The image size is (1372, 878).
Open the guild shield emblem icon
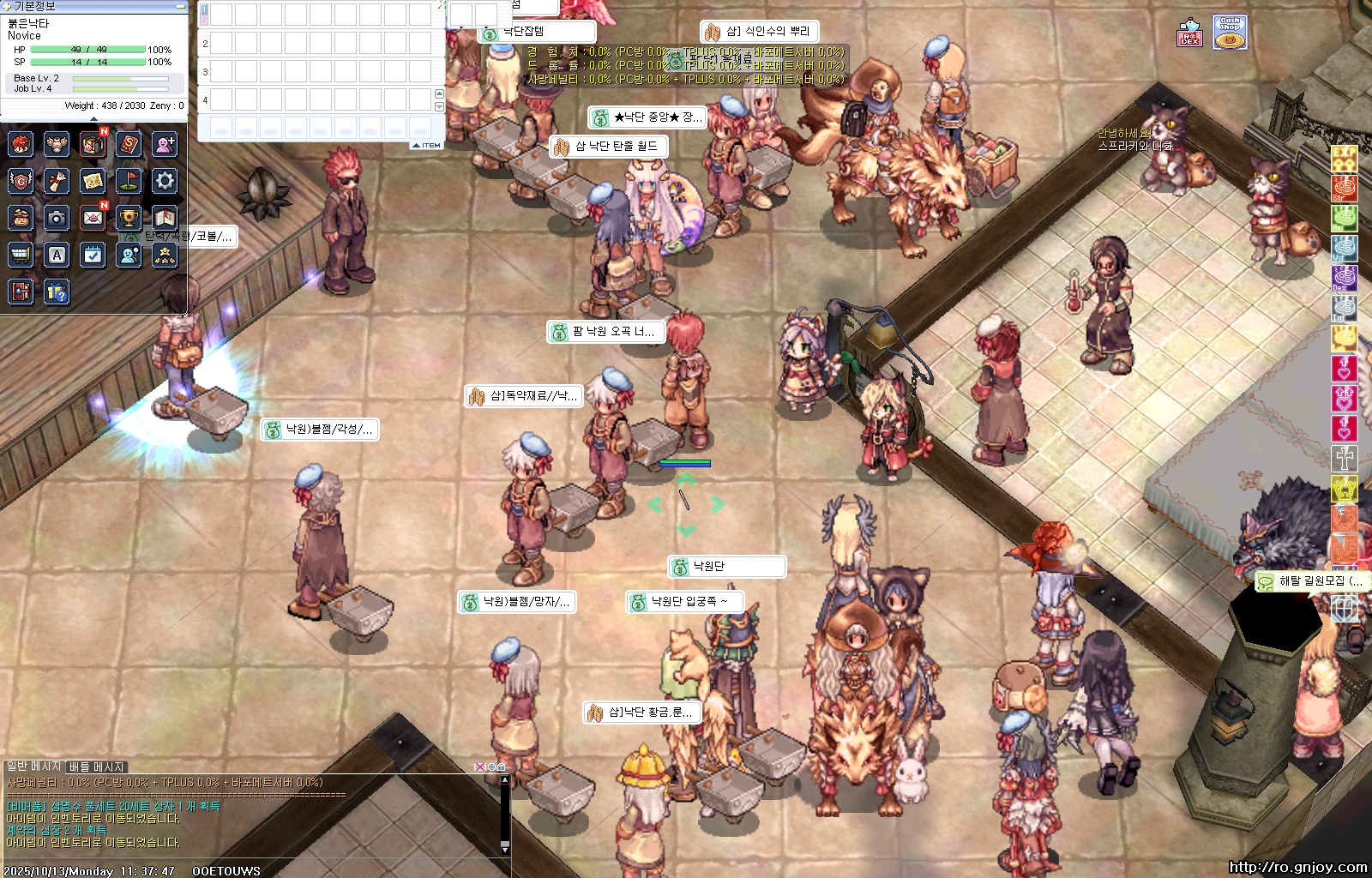(x=21, y=181)
